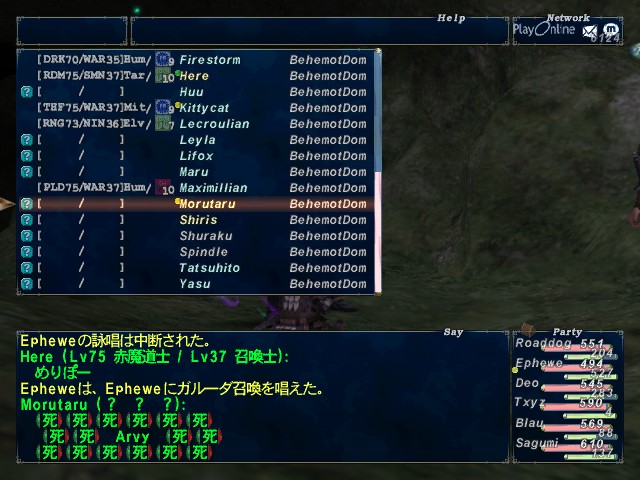This screenshot has height=480, width=640.
Task: Click the Maru player entry
Action: pos(194,172)
